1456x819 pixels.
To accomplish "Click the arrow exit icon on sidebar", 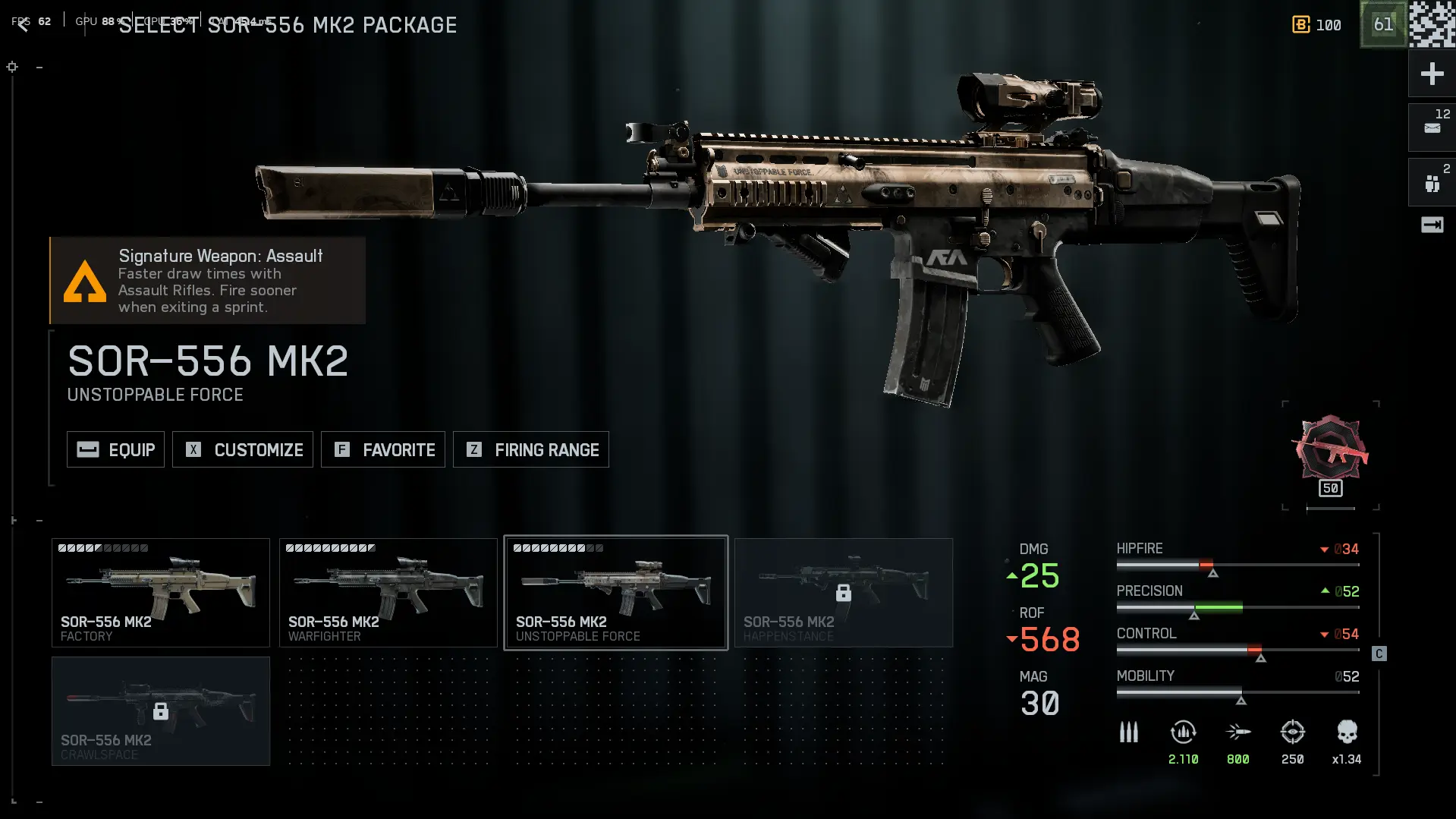I will tap(1432, 225).
